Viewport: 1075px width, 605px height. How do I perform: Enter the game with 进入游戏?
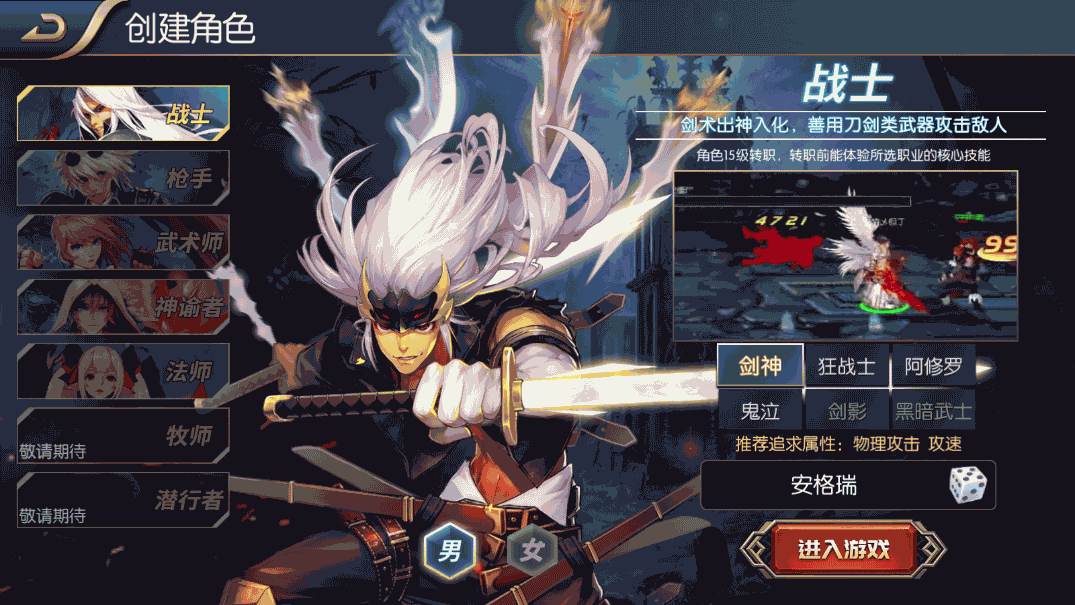843,549
